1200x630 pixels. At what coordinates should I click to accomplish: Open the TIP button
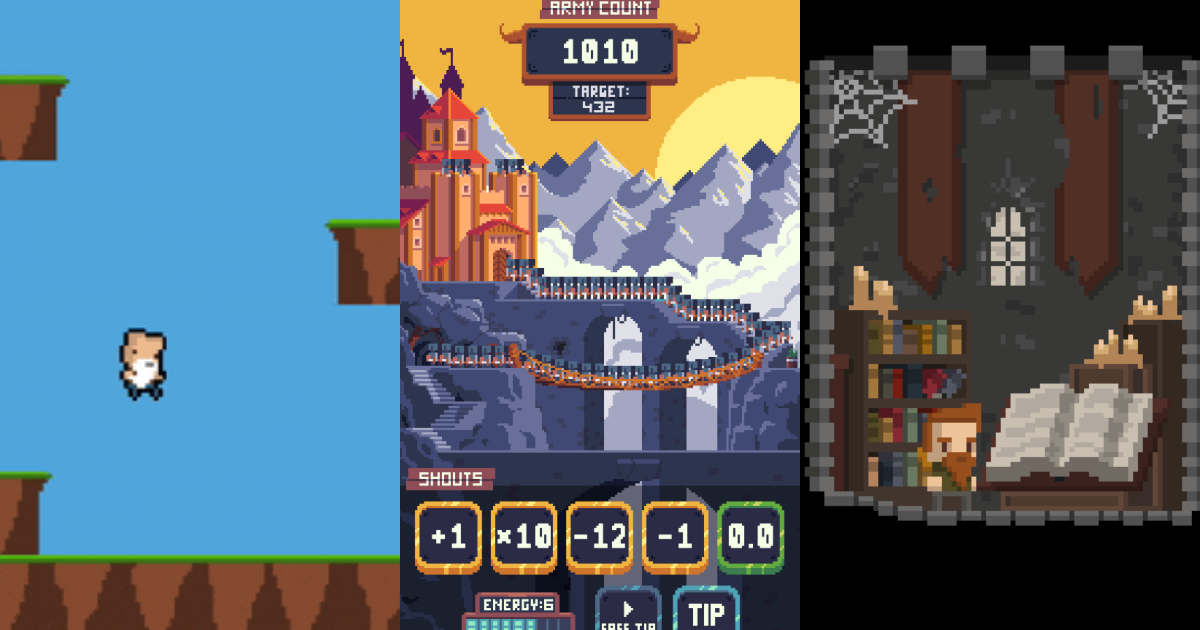706,611
